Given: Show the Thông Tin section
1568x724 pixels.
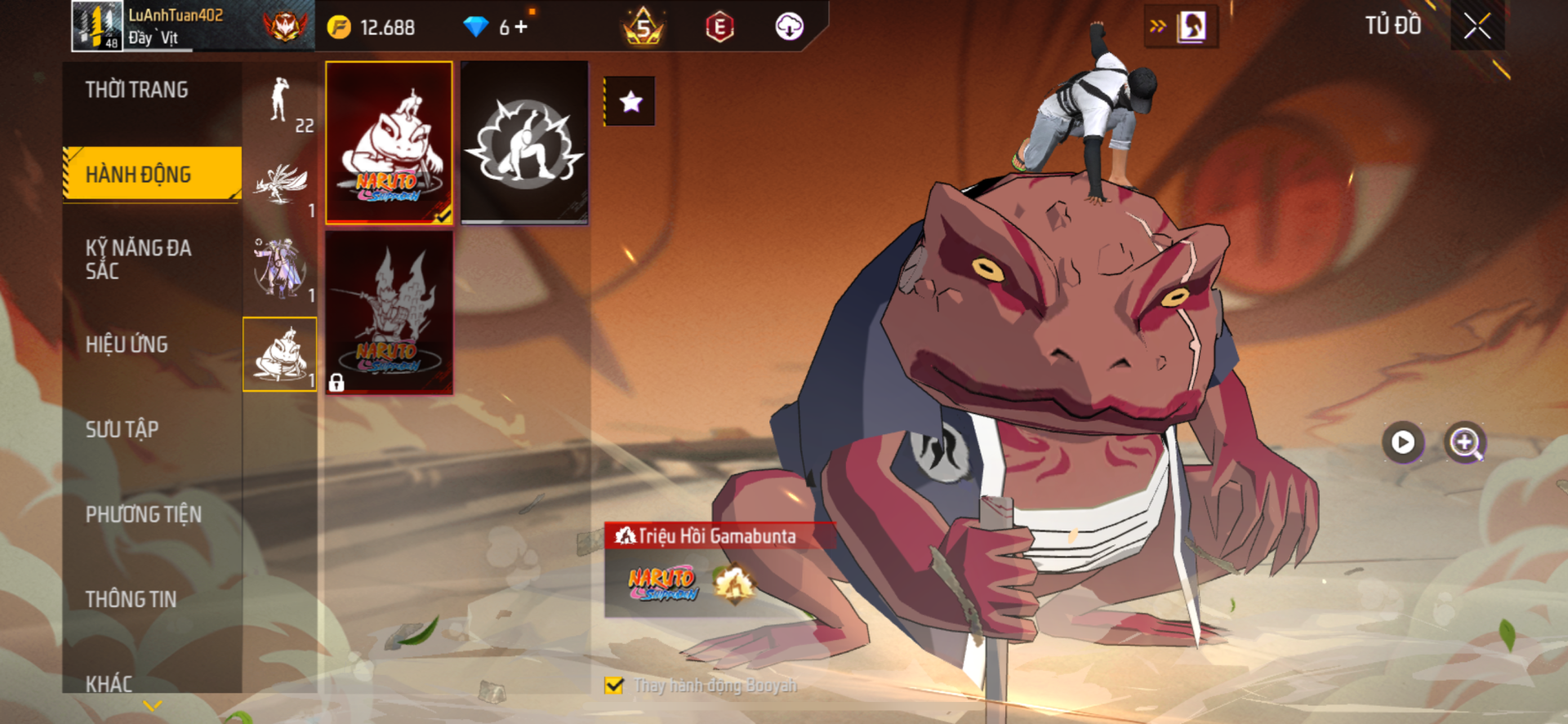Looking at the screenshot, I should pos(131,599).
